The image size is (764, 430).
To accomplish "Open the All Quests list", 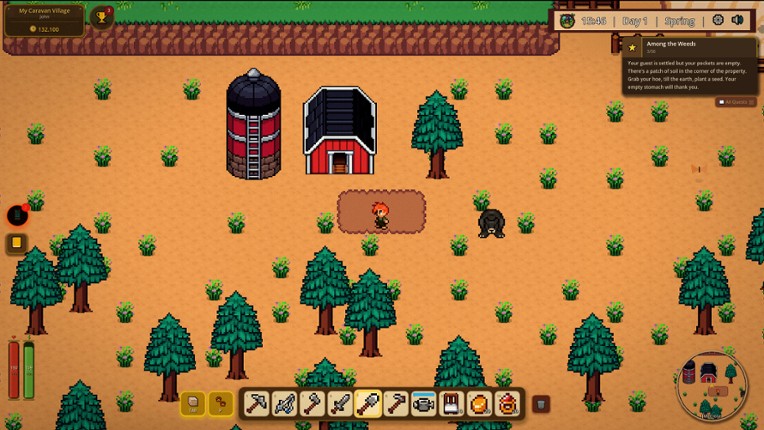I will [736, 102].
